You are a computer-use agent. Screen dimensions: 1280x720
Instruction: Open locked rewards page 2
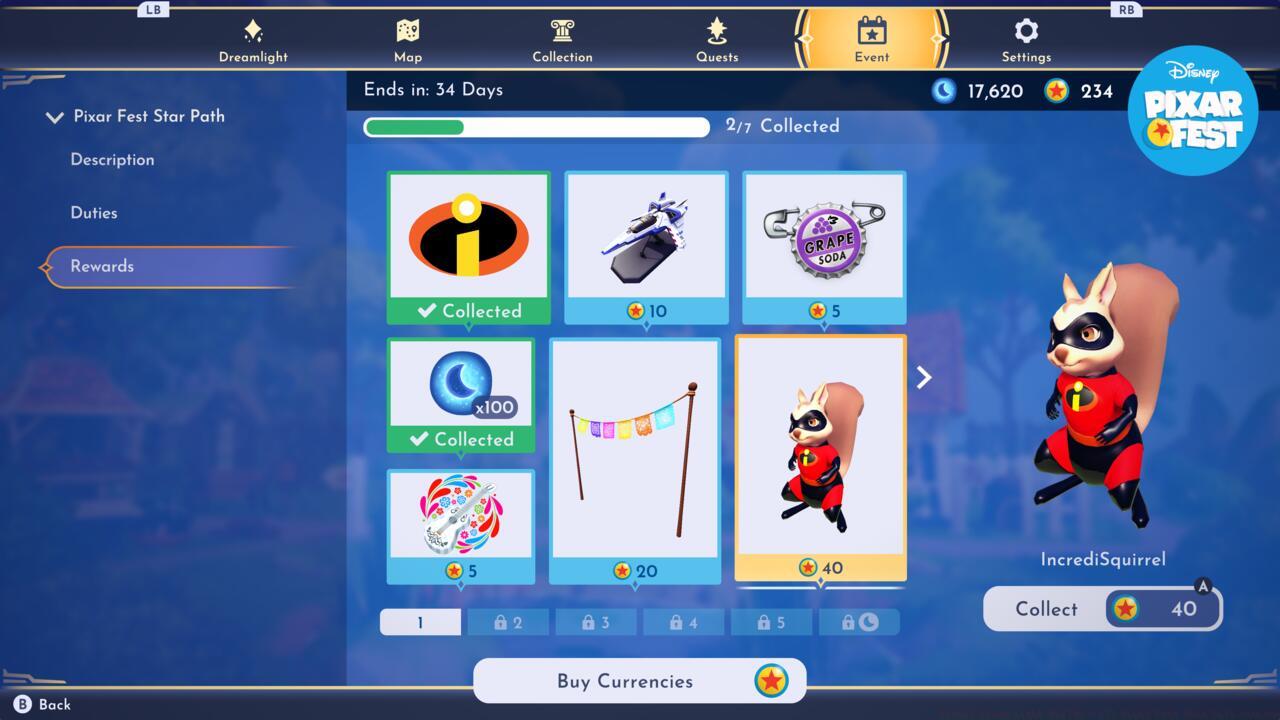click(508, 621)
